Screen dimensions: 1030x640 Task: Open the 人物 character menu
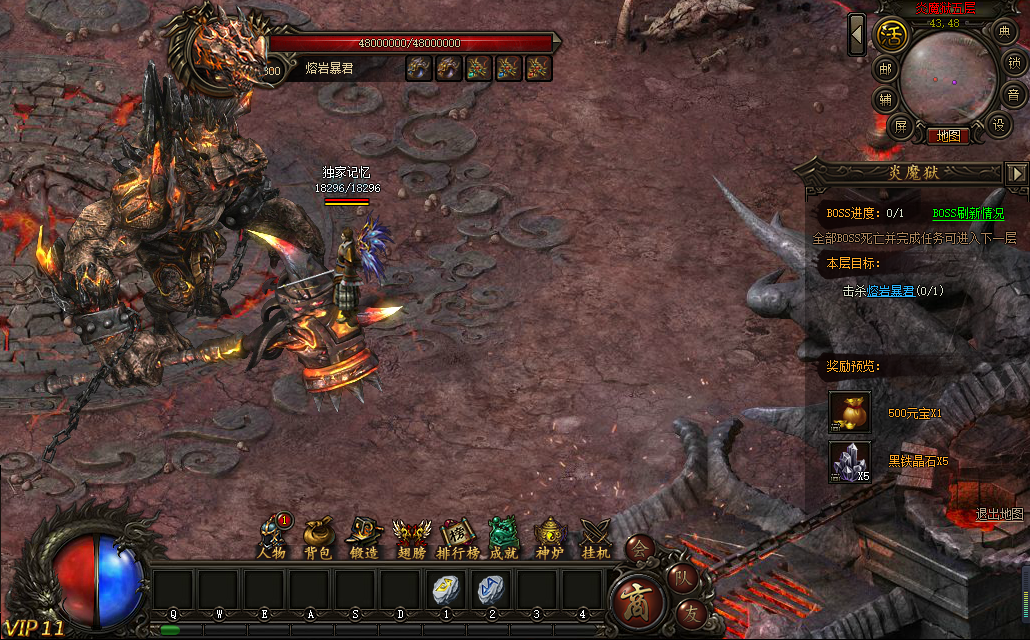(272, 537)
